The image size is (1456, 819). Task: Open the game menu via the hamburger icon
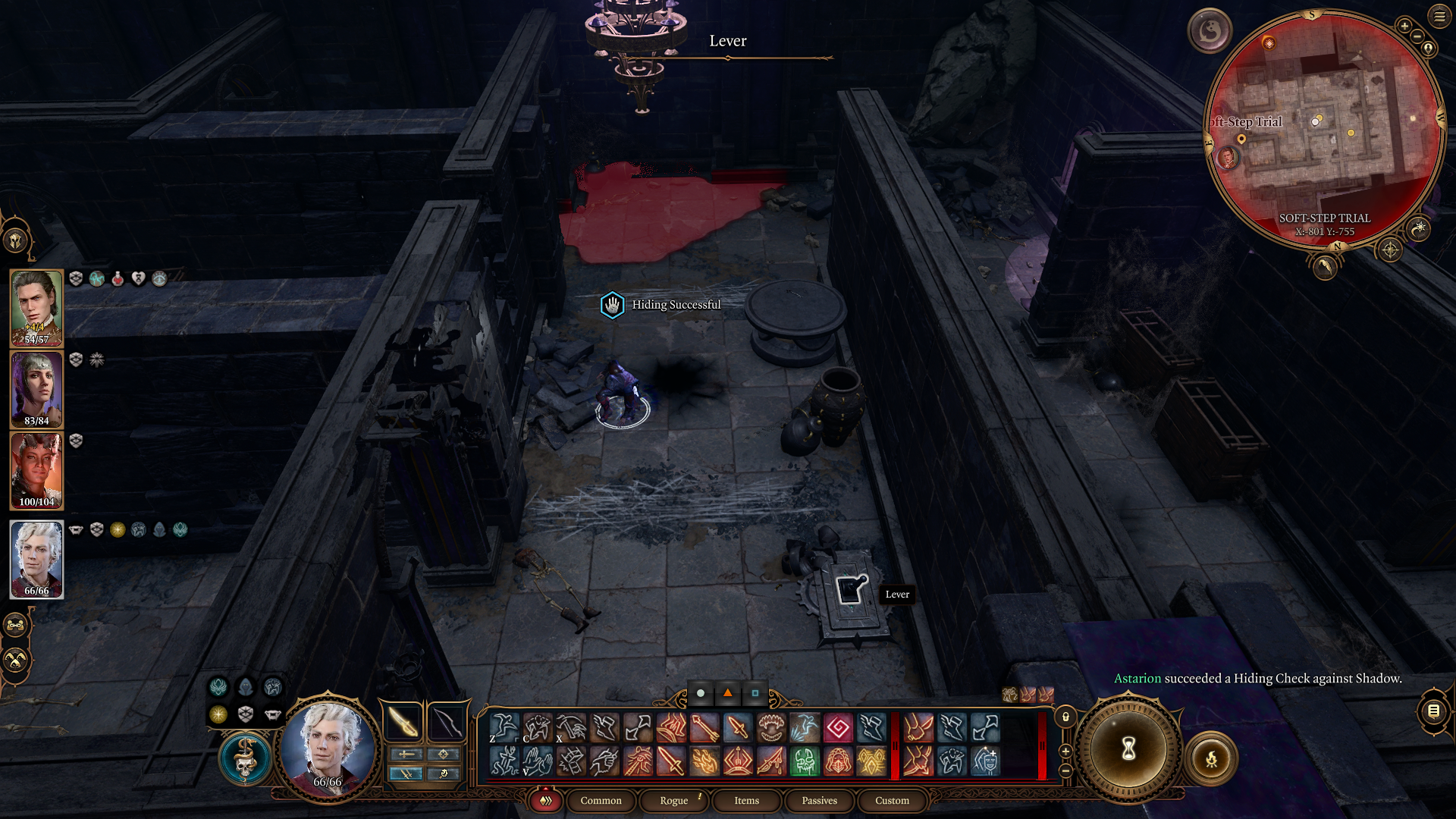coord(1439,17)
